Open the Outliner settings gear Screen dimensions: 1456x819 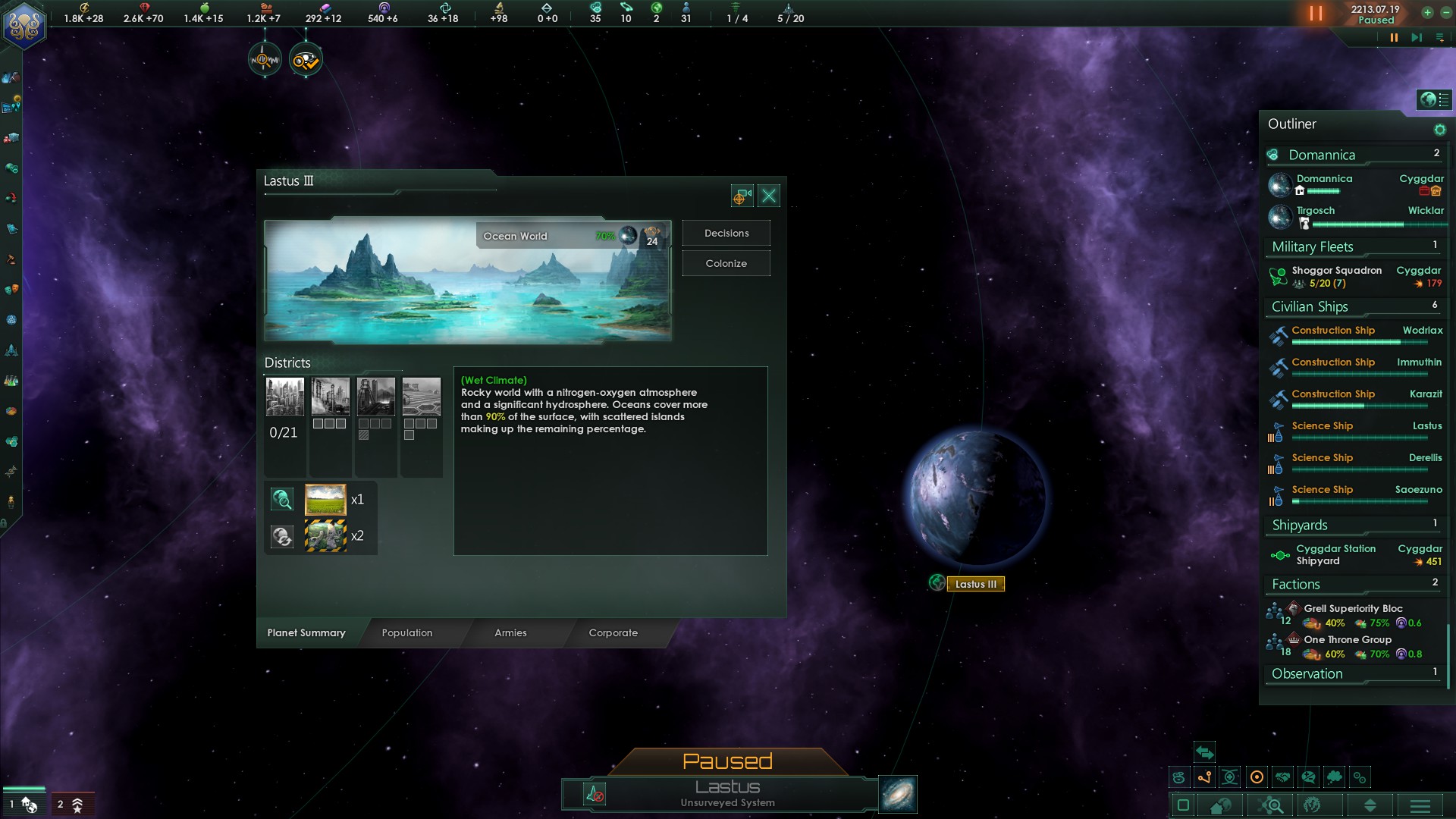click(1439, 130)
